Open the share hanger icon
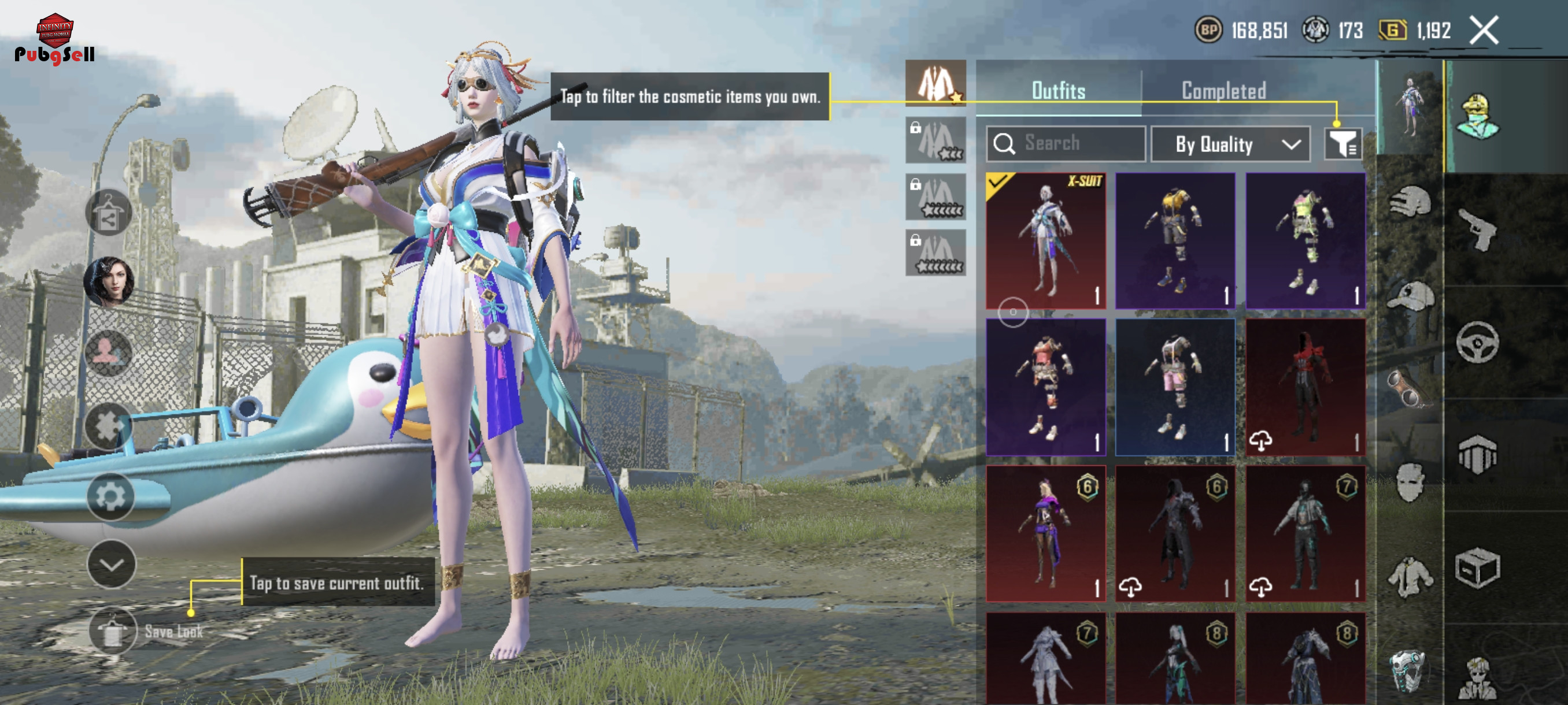Image resolution: width=1568 pixels, height=705 pixels. [x=108, y=212]
